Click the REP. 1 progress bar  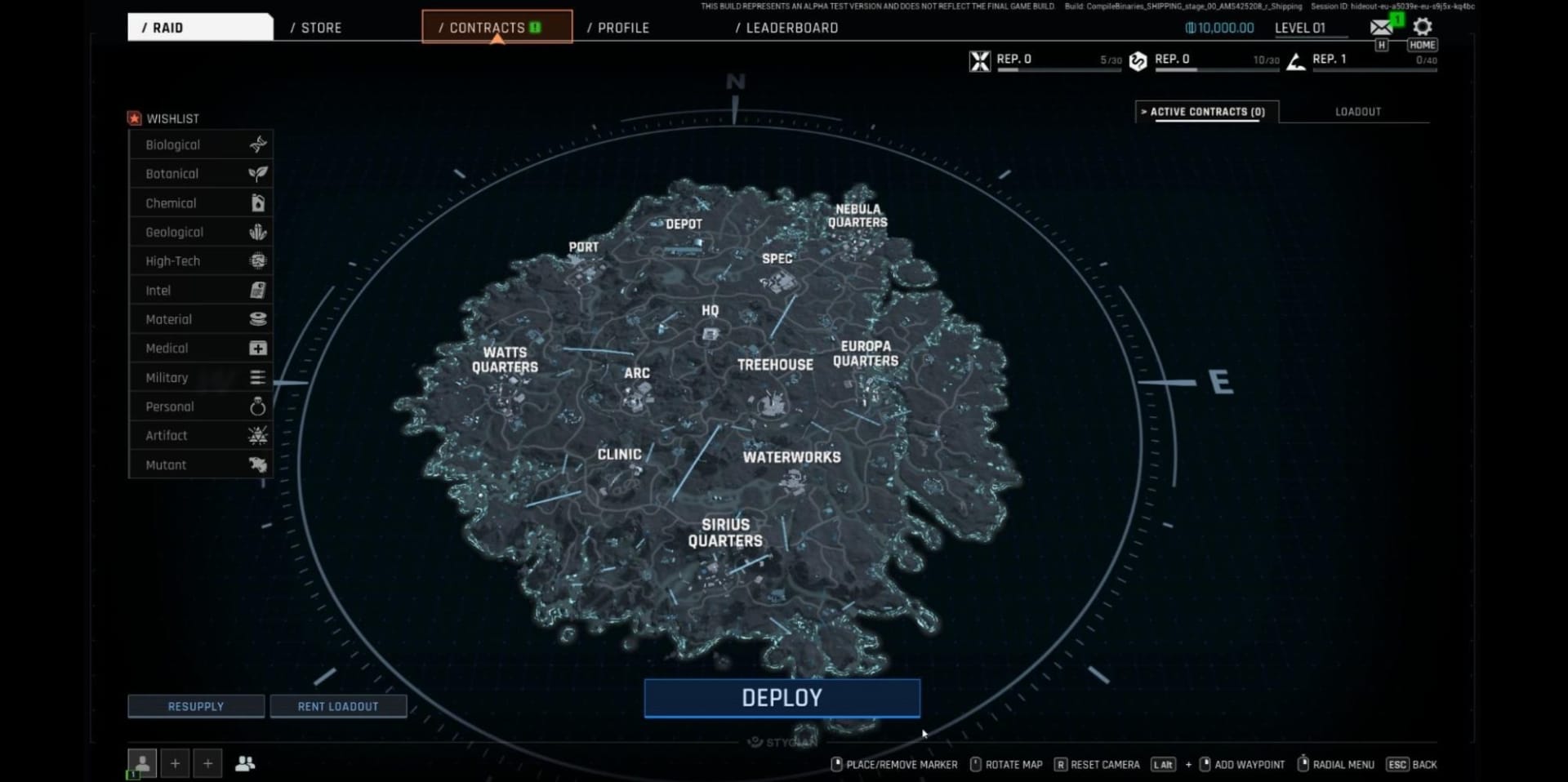click(1374, 69)
